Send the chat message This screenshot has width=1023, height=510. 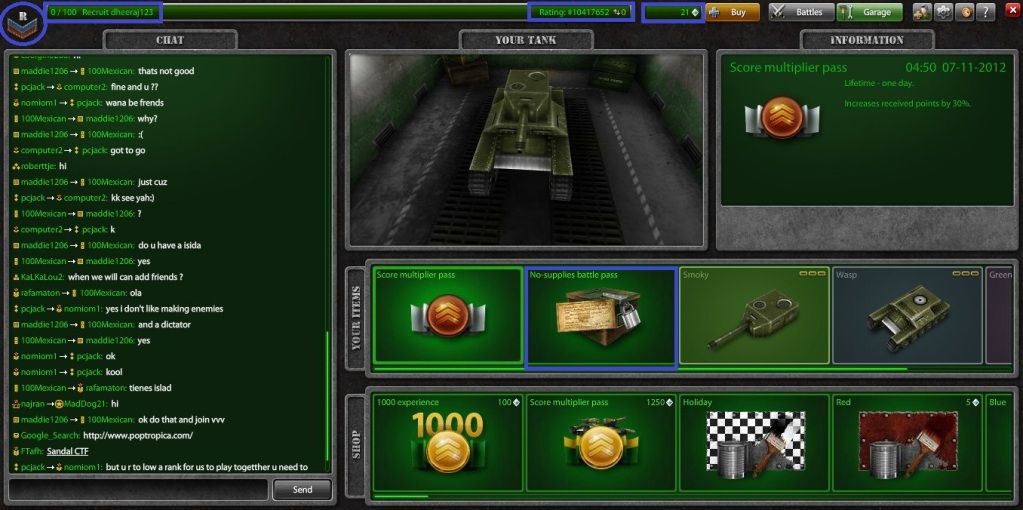click(302, 489)
